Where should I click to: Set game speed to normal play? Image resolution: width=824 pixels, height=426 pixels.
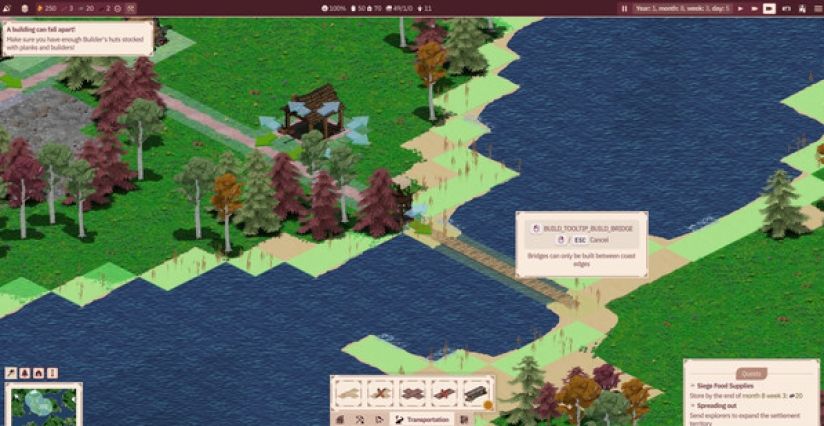(x=741, y=8)
